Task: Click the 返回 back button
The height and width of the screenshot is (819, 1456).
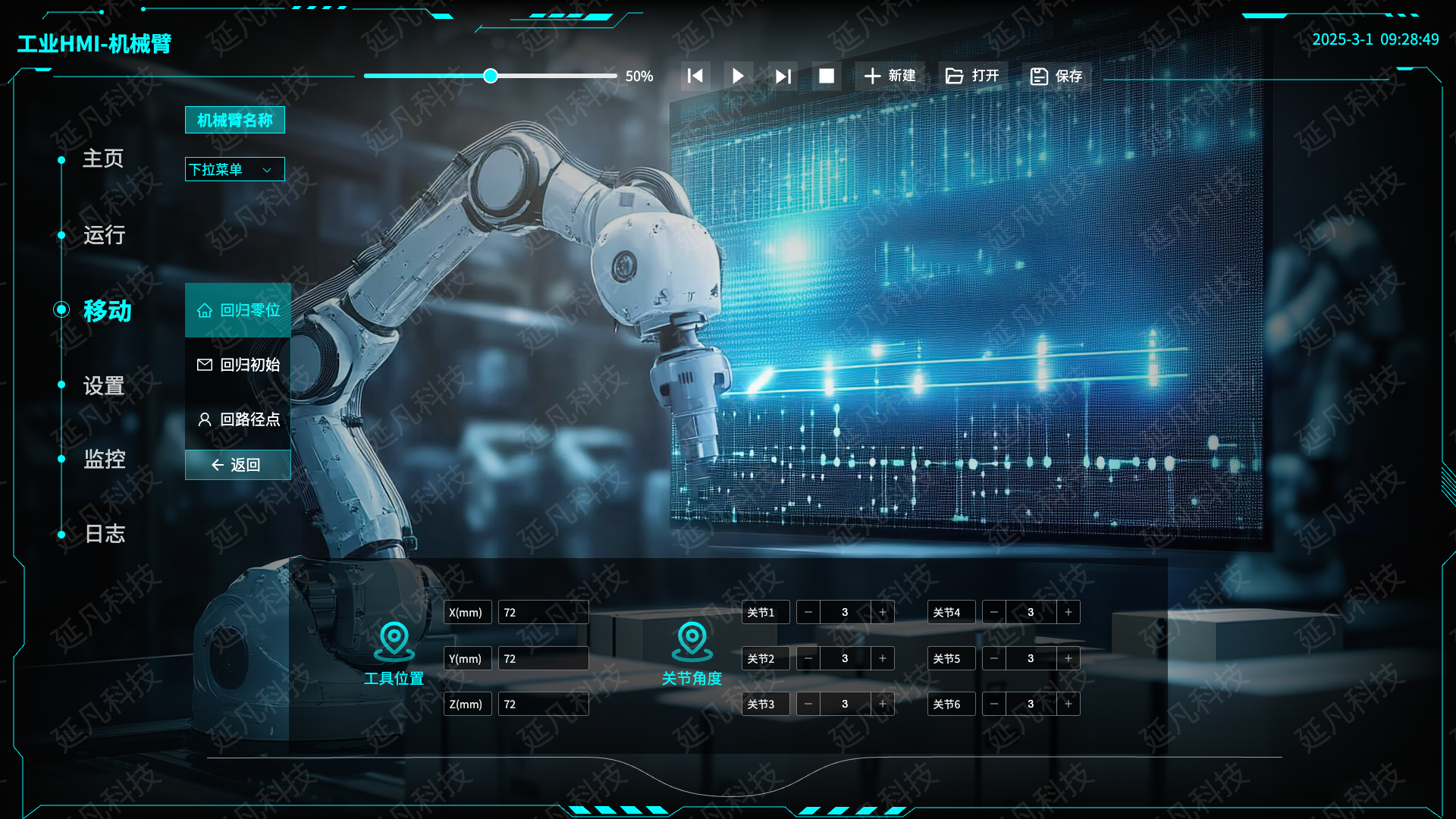Action: click(238, 465)
